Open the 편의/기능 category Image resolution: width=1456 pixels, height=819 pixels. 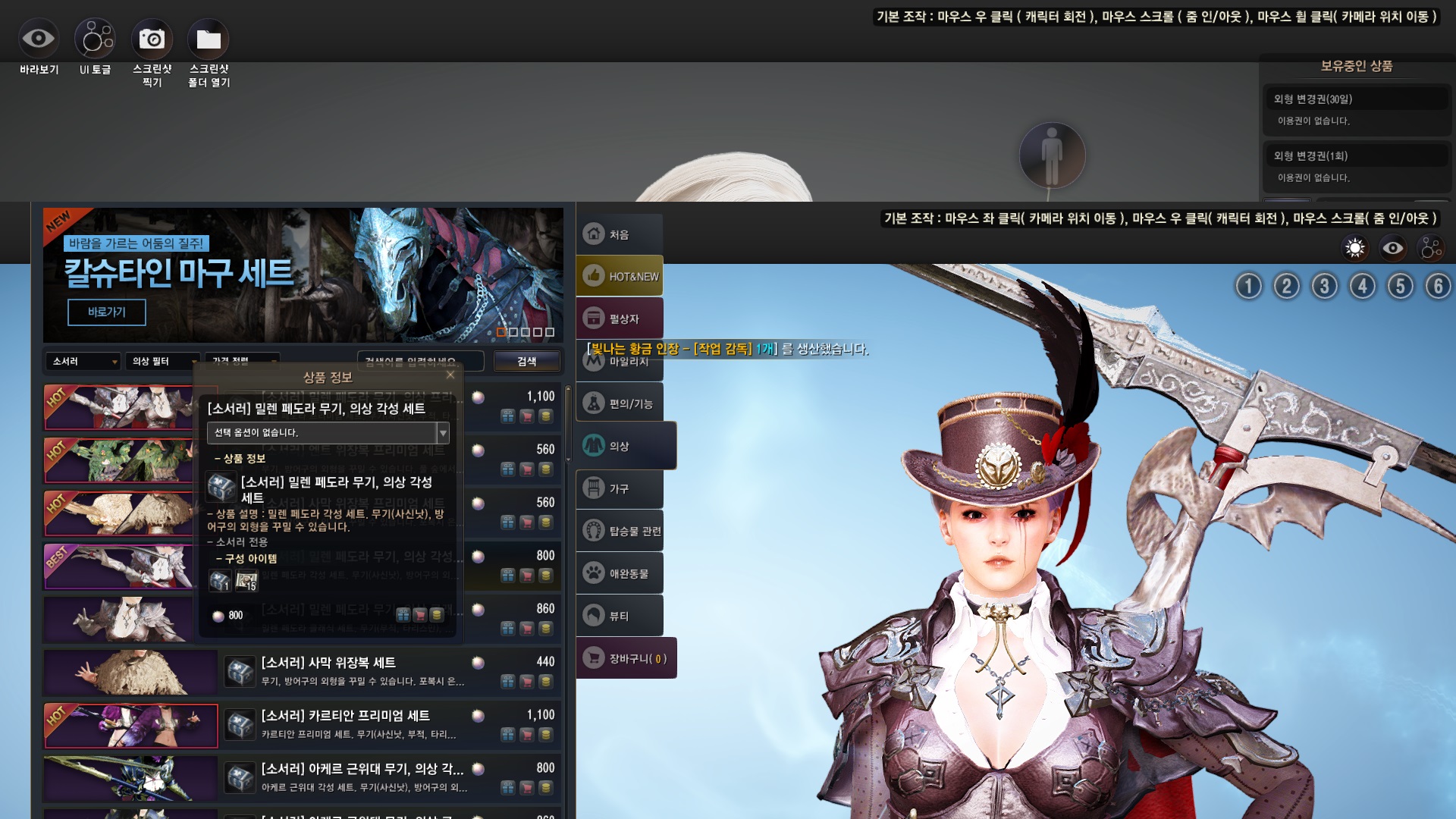coord(620,404)
